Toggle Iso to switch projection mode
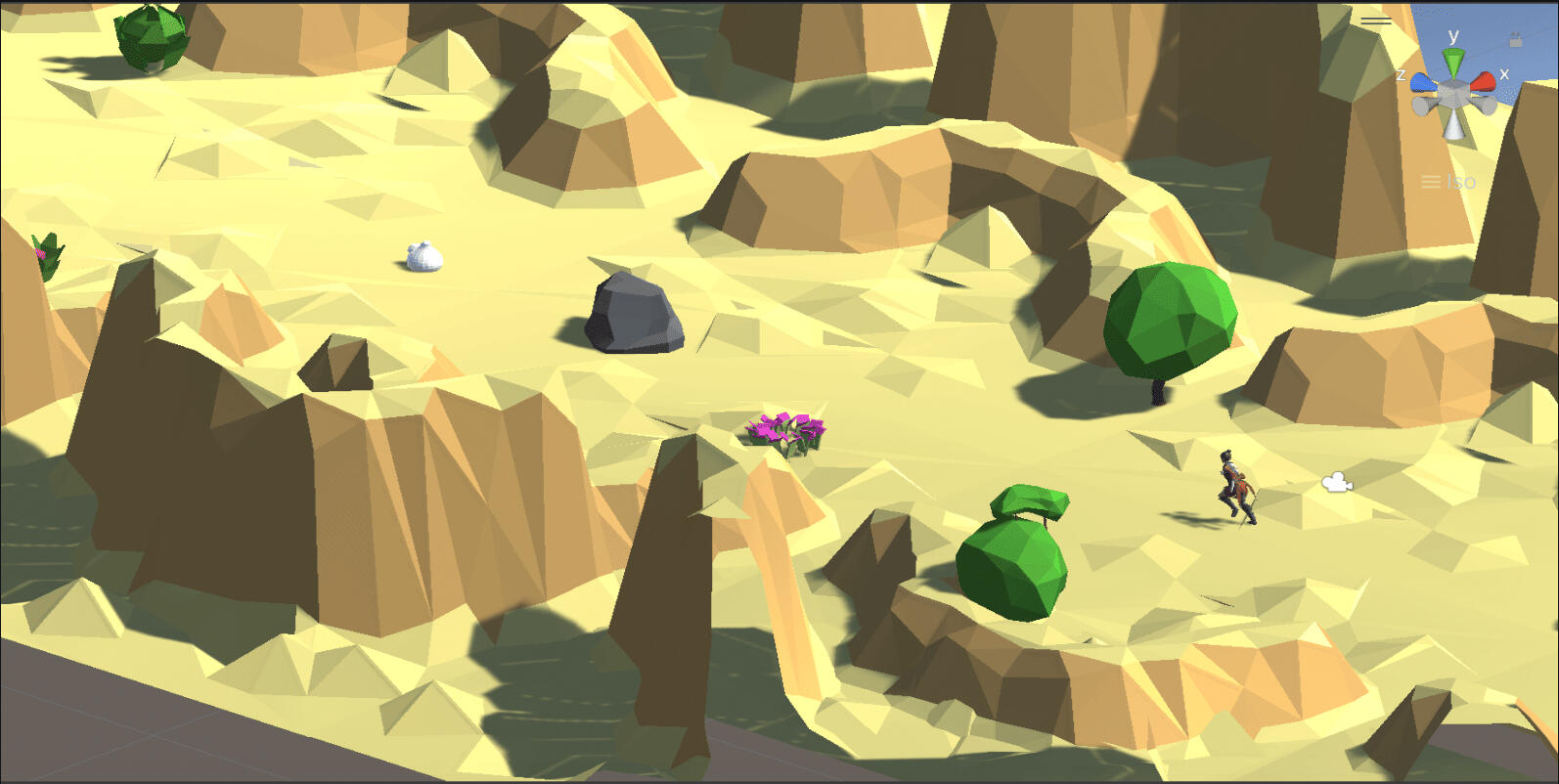 coord(1459,181)
